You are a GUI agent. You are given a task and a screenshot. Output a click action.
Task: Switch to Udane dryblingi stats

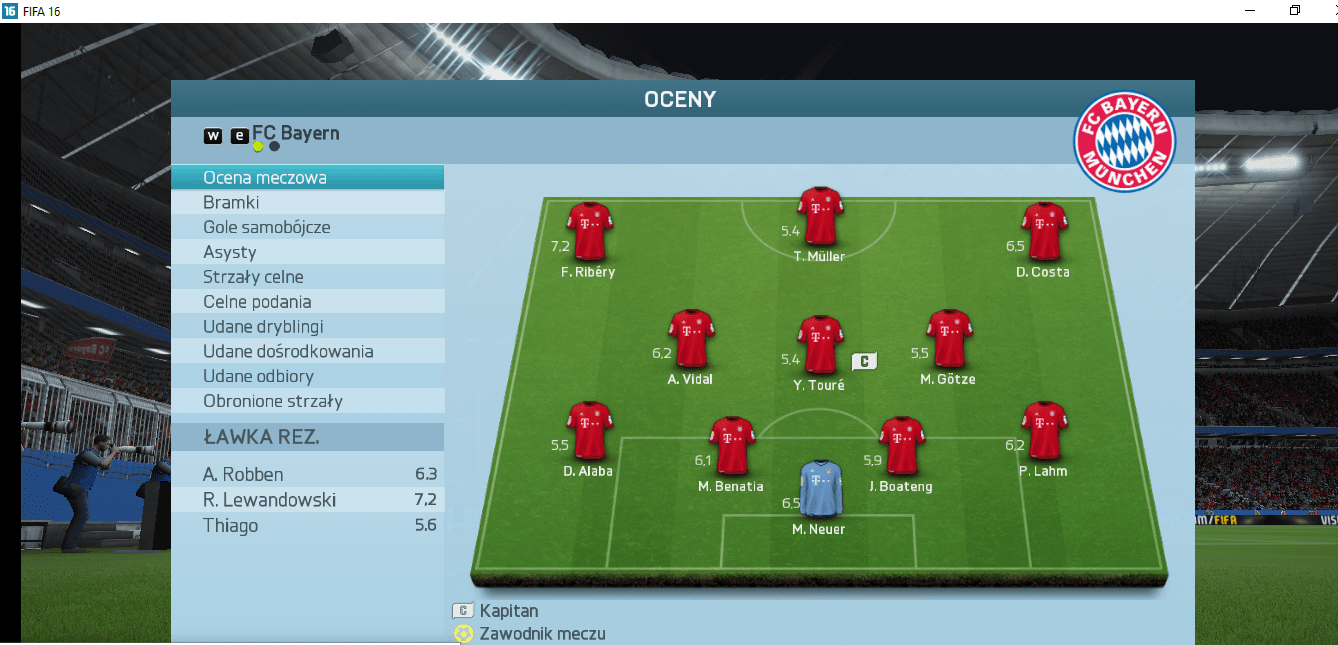coord(307,327)
